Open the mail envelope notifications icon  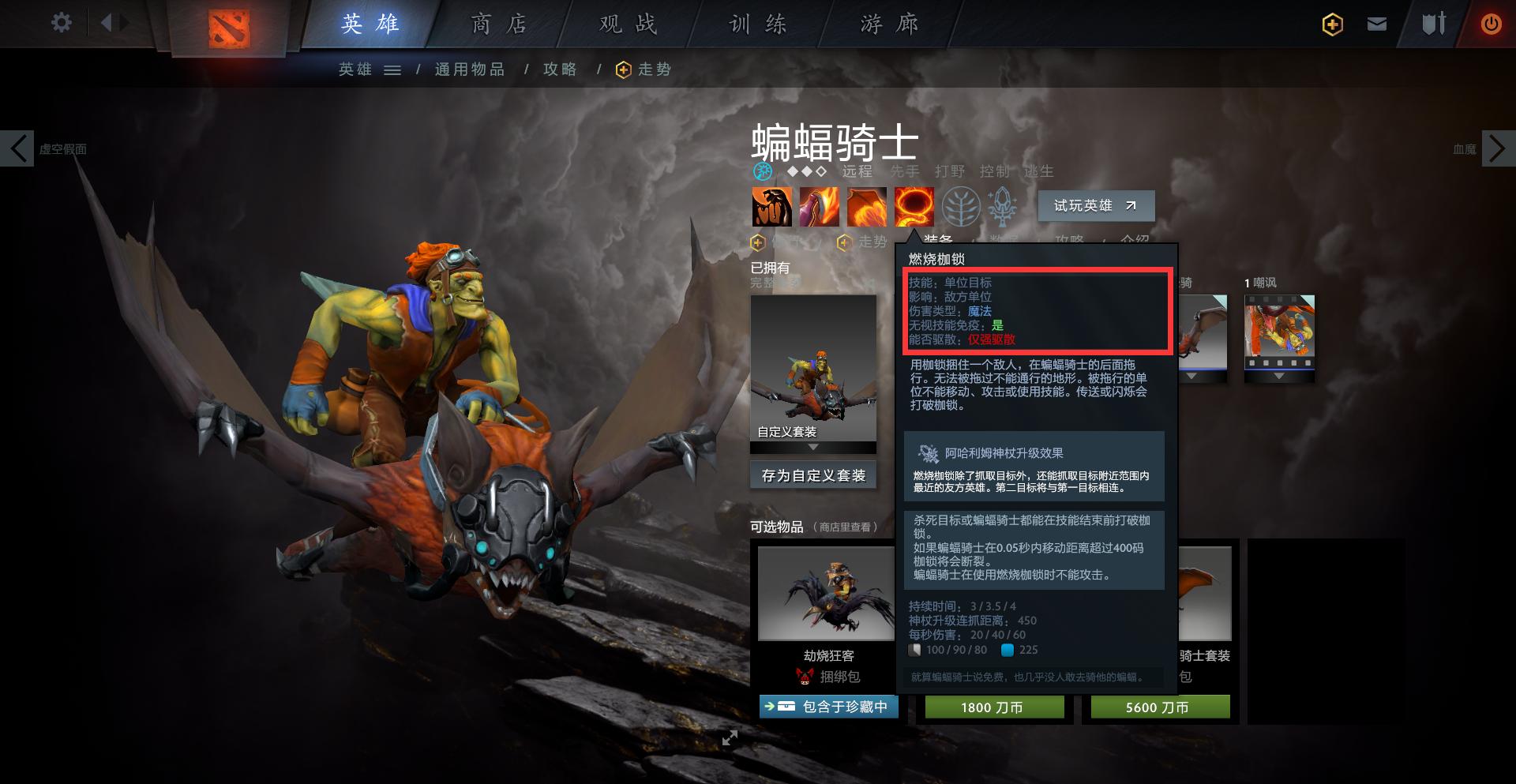[1377, 24]
